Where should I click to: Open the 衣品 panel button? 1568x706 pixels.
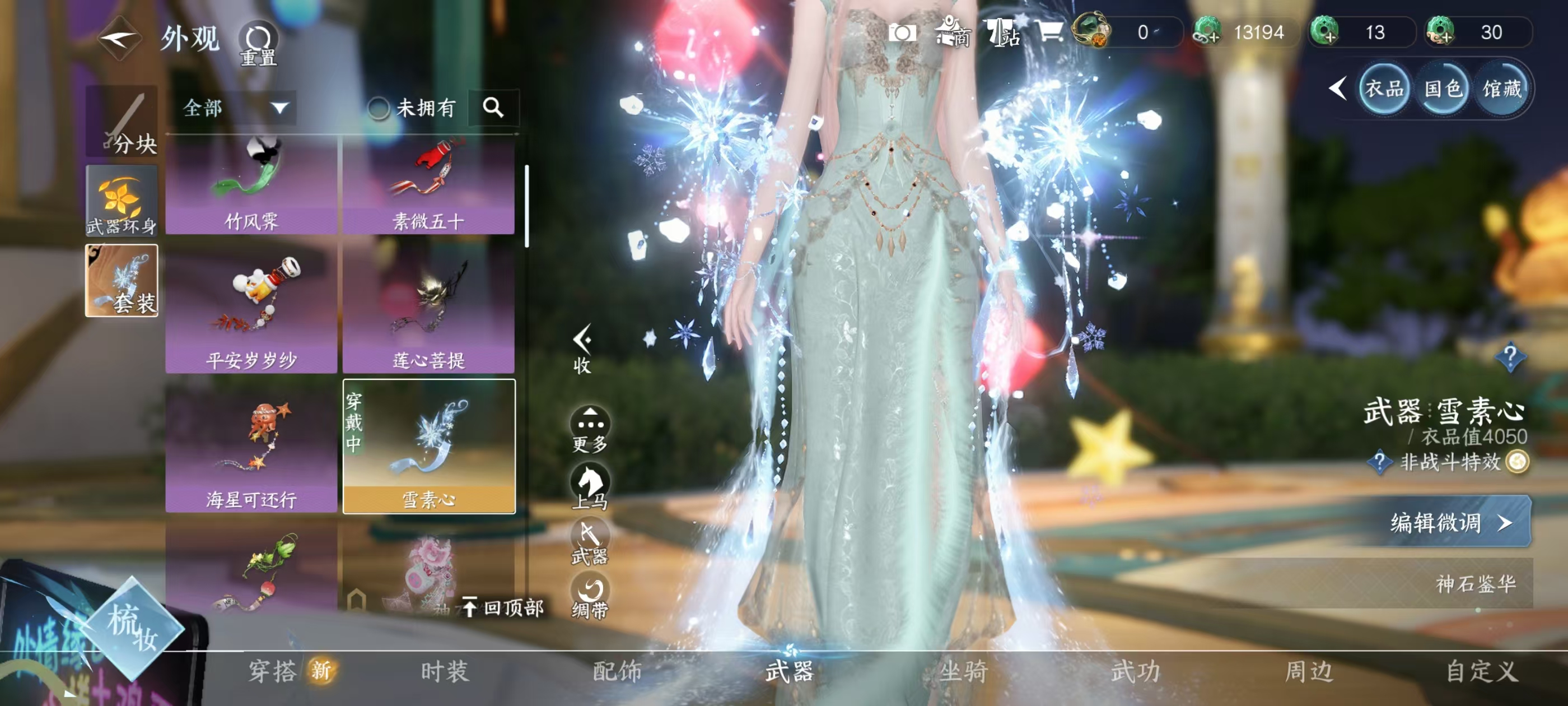coord(1383,90)
